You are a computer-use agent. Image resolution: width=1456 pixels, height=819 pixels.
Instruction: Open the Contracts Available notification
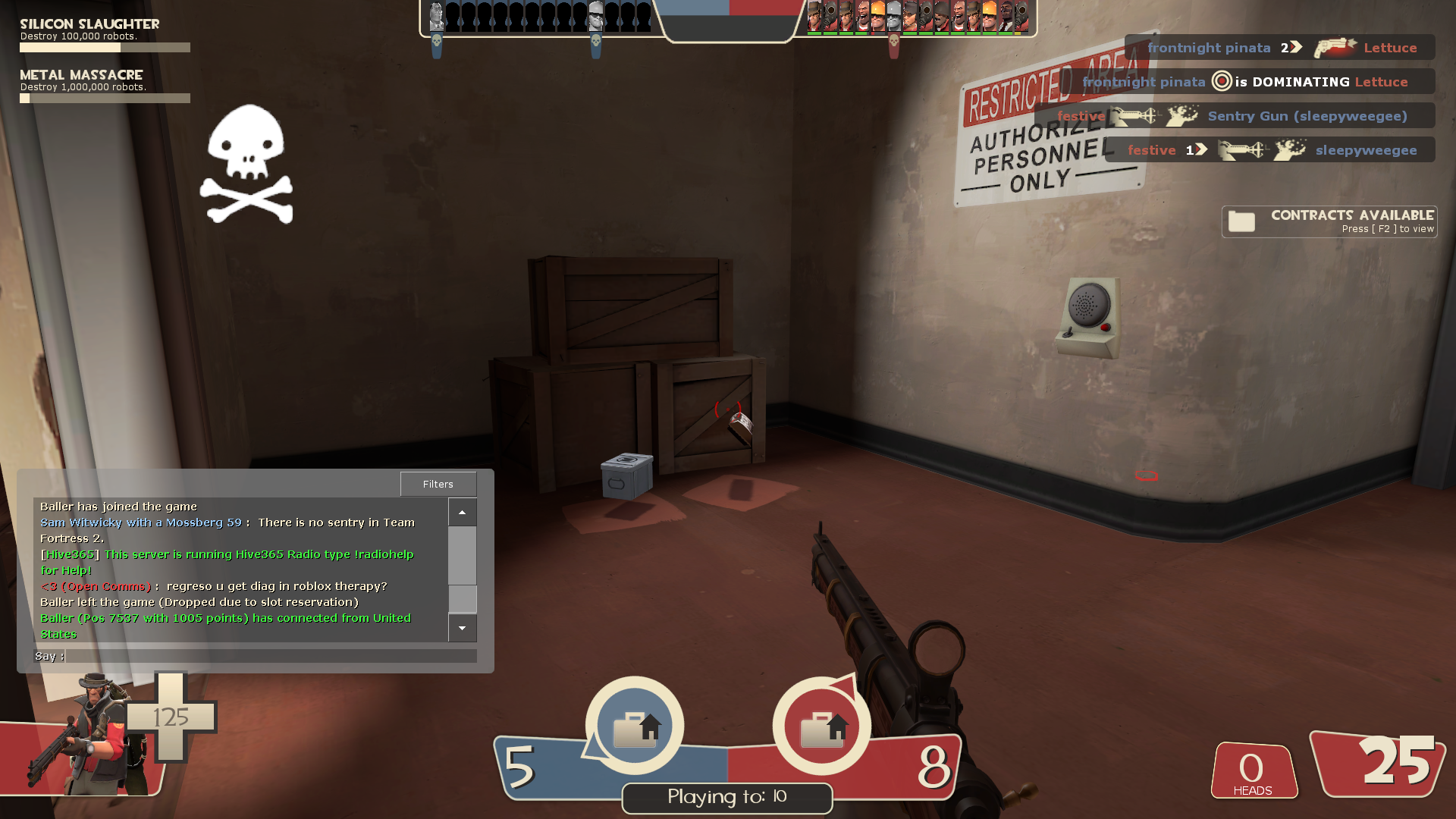[x=1329, y=221]
